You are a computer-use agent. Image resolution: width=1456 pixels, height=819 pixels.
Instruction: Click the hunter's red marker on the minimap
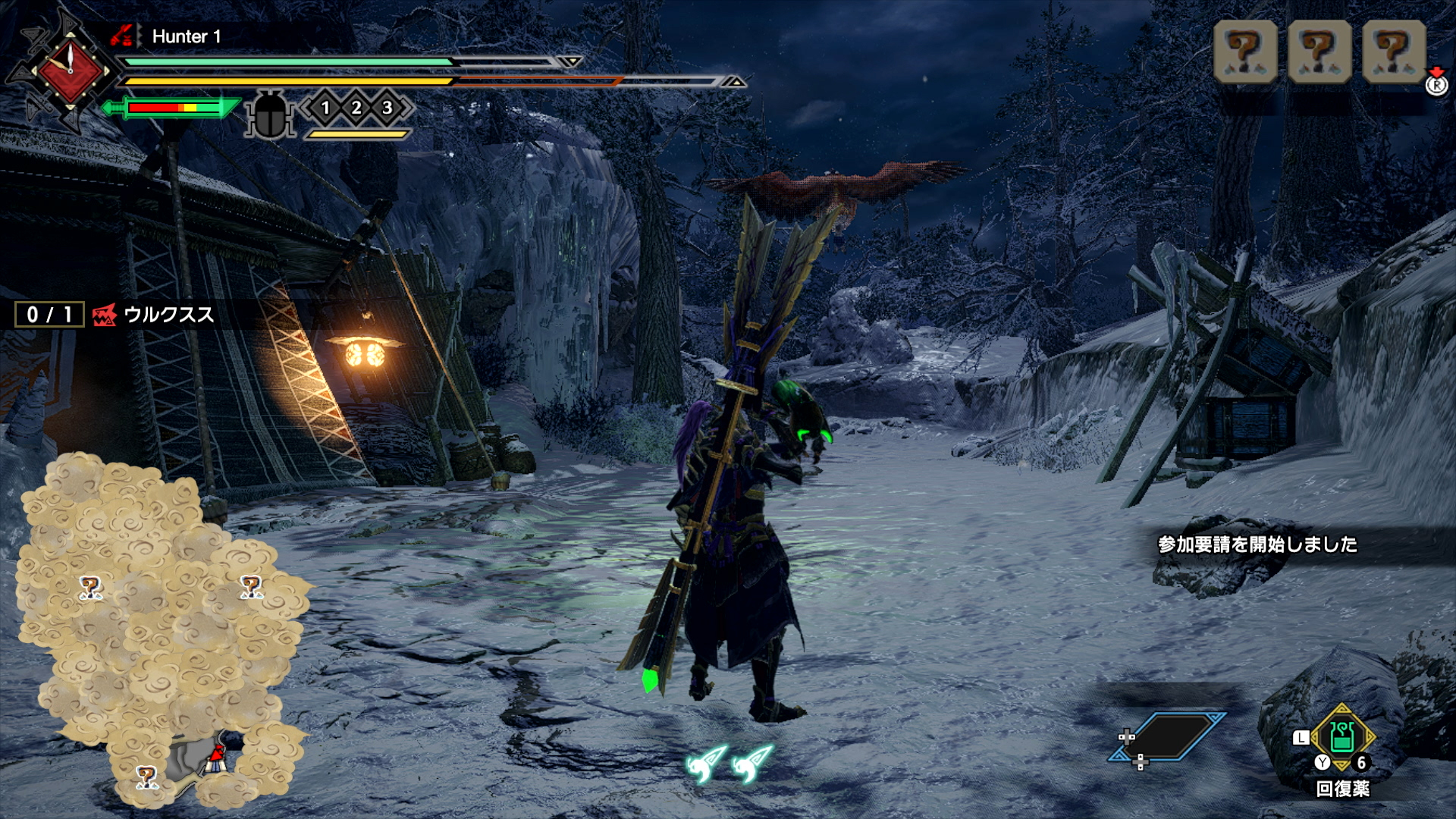tap(217, 756)
